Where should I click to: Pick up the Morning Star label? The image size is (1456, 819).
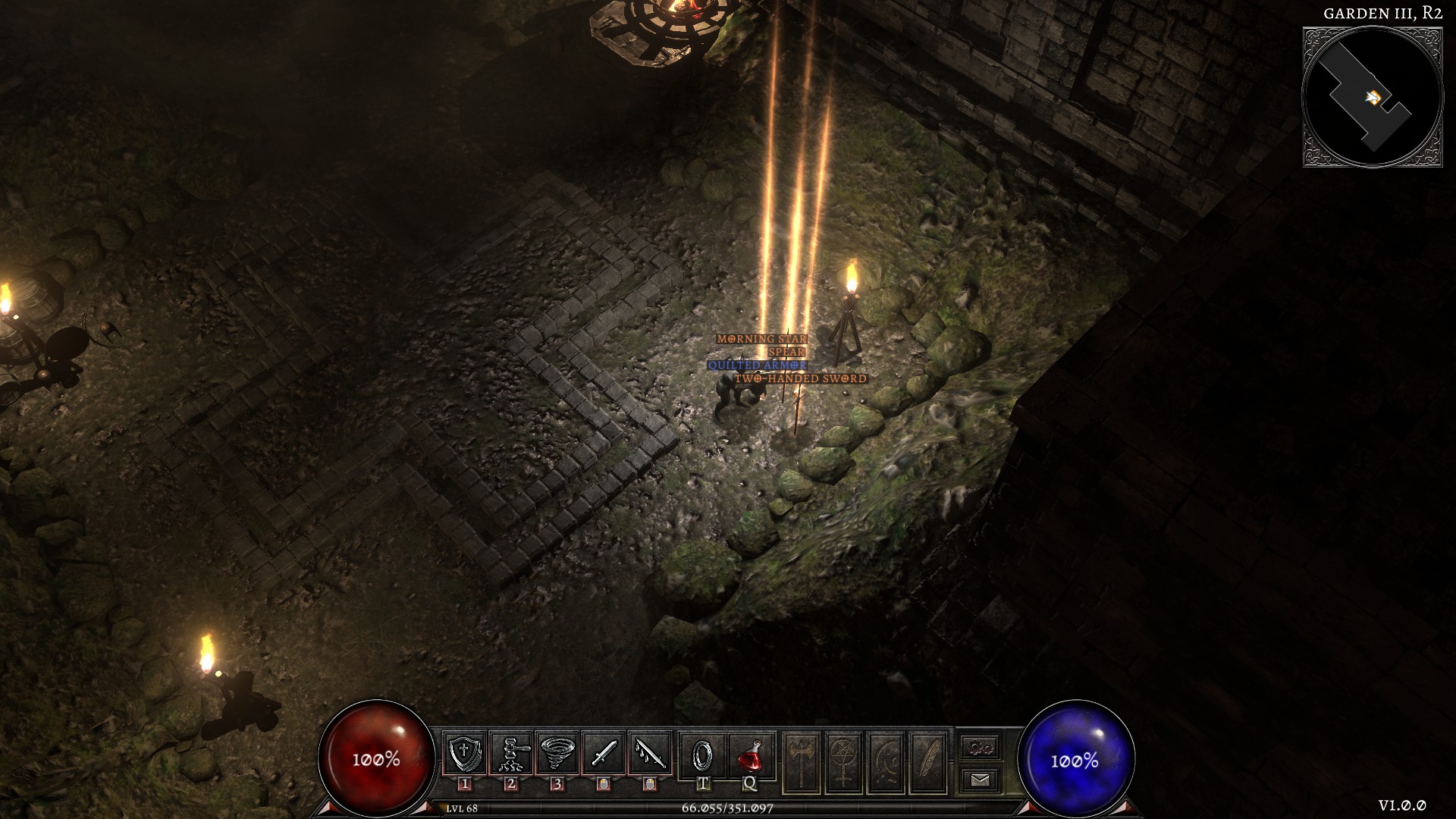[761, 339]
